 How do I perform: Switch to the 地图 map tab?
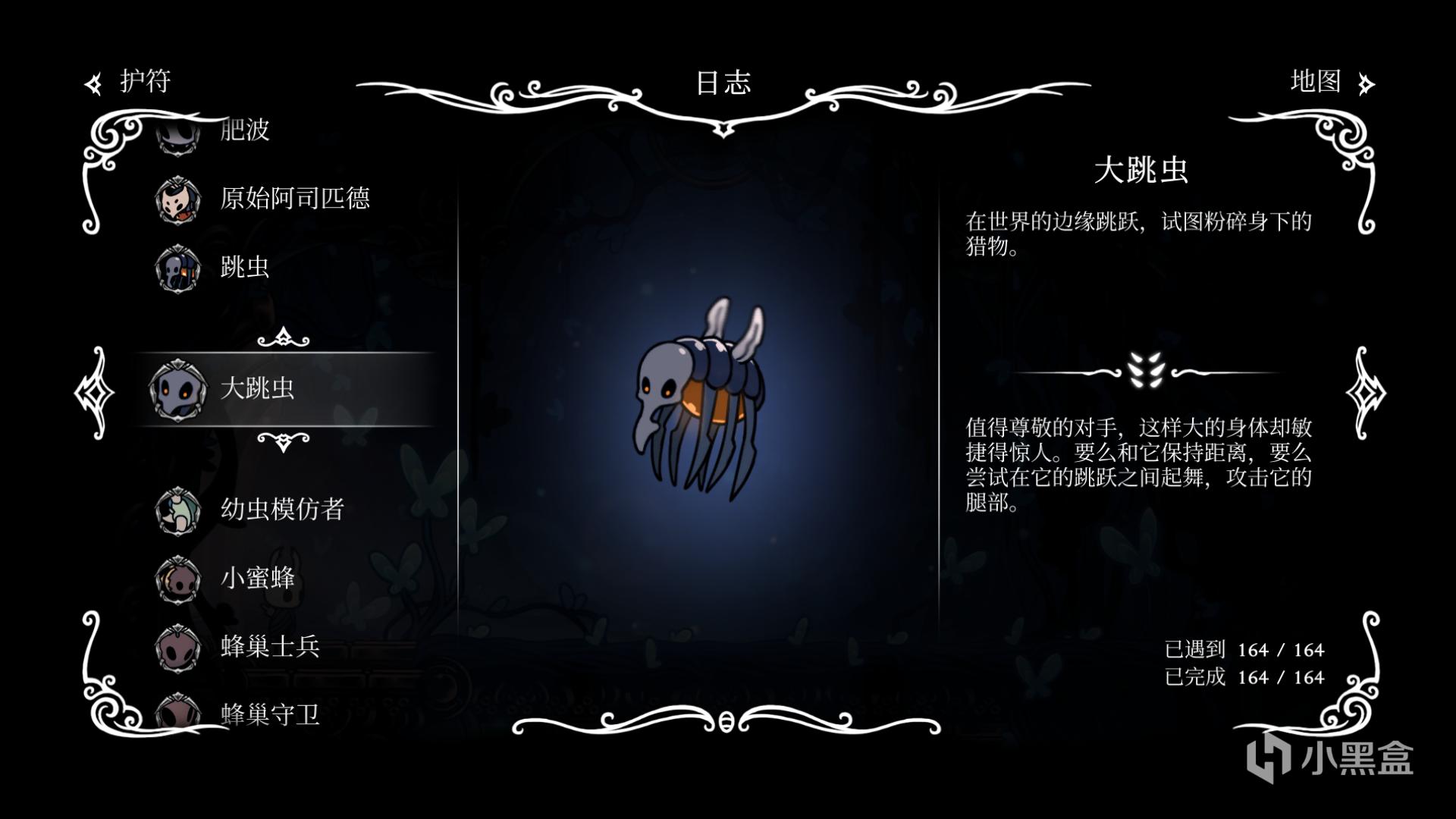point(1330,82)
